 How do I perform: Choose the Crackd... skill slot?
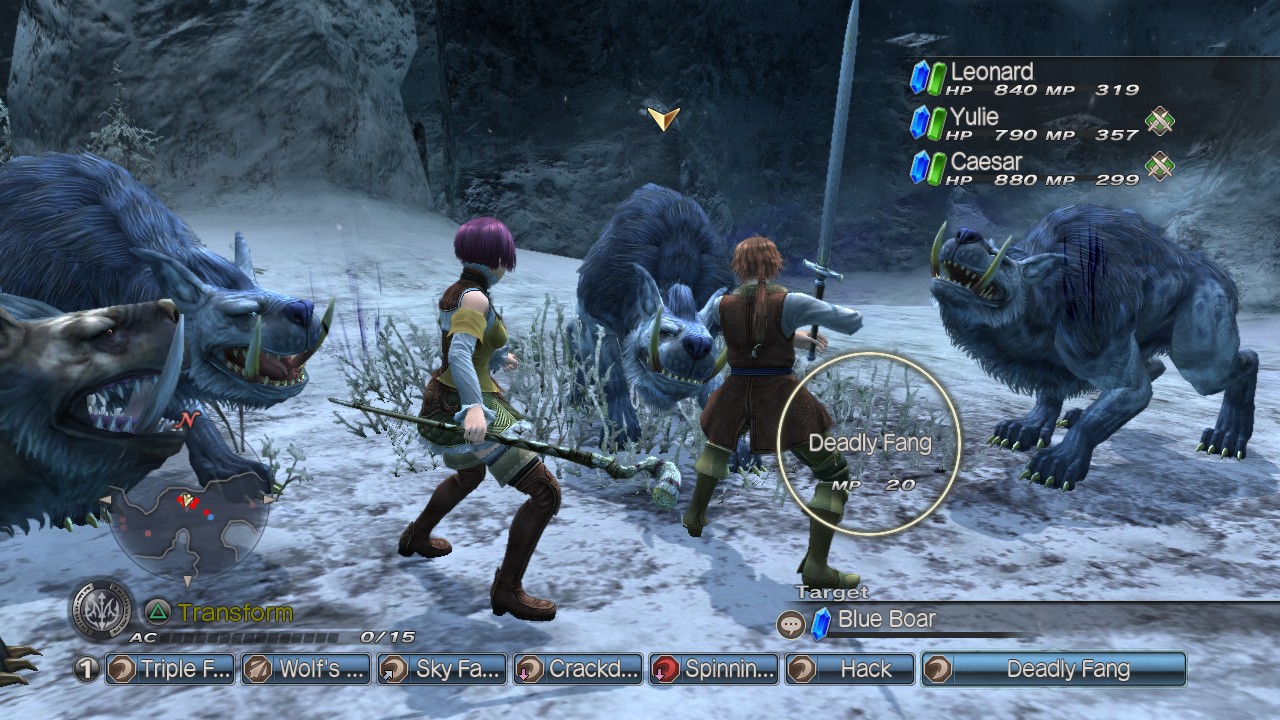[x=578, y=669]
